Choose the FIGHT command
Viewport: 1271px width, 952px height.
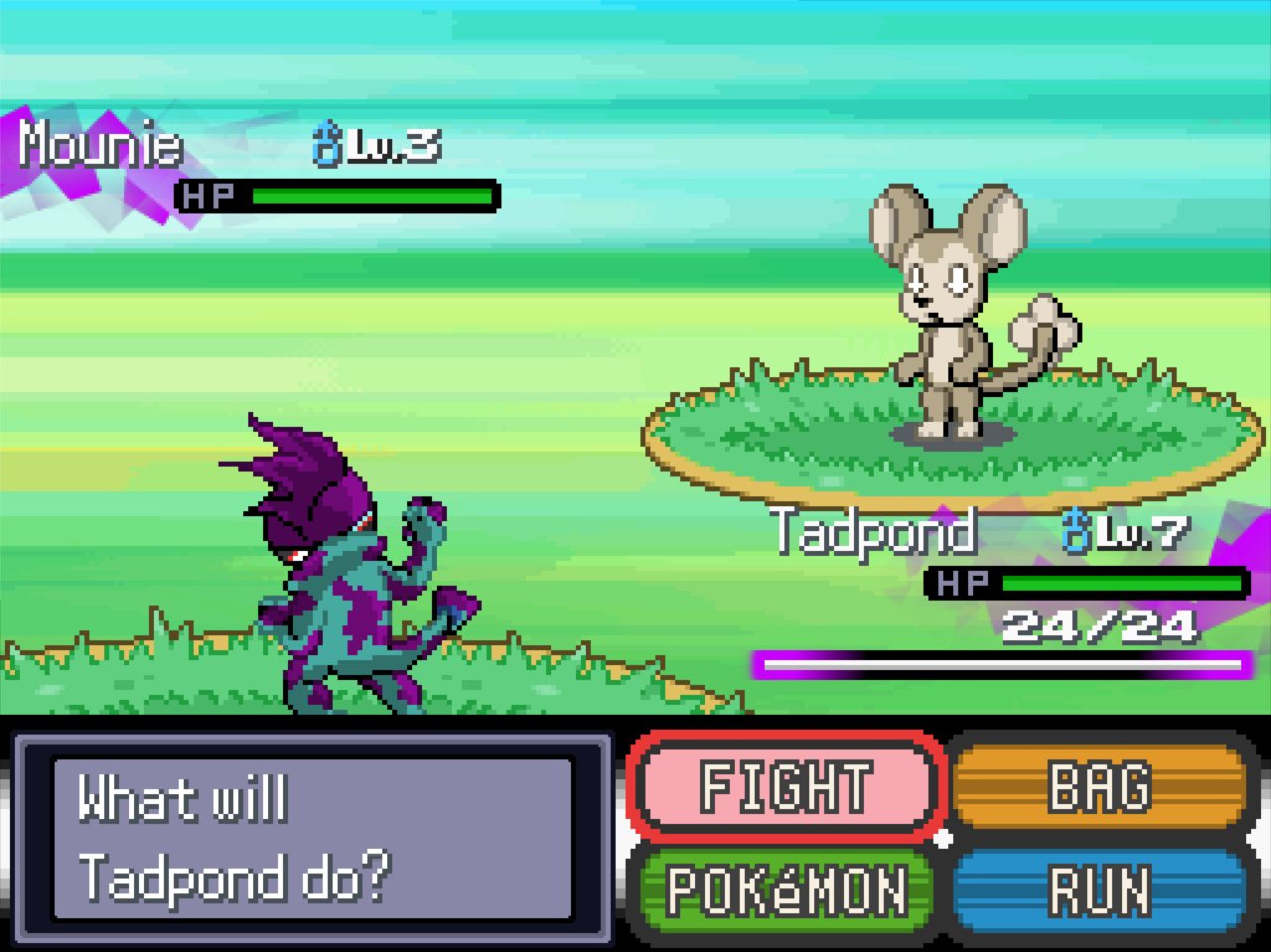click(785, 786)
